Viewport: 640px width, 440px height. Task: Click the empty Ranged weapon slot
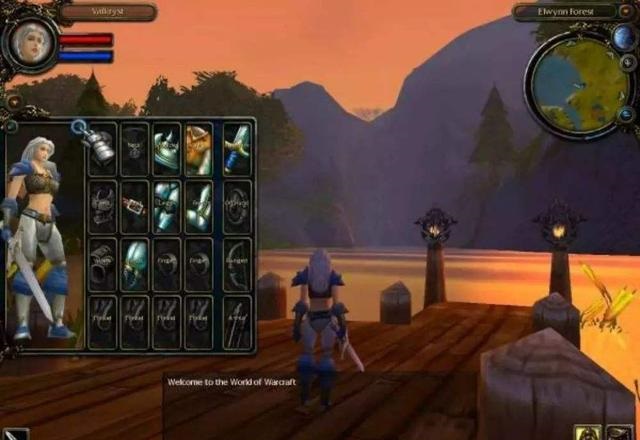point(236,265)
